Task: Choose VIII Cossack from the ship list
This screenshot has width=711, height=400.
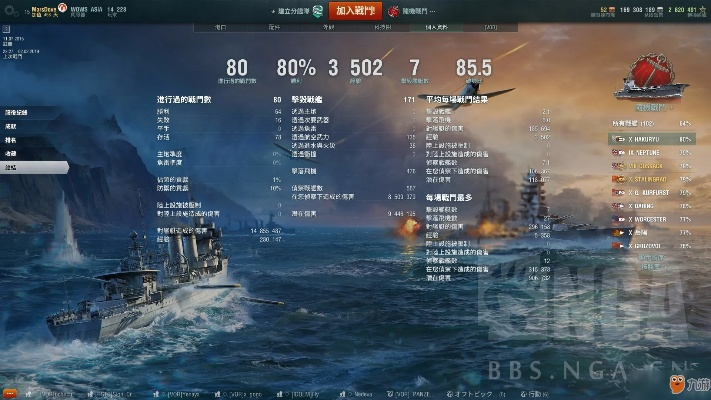Action: click(x=648, y=165)
